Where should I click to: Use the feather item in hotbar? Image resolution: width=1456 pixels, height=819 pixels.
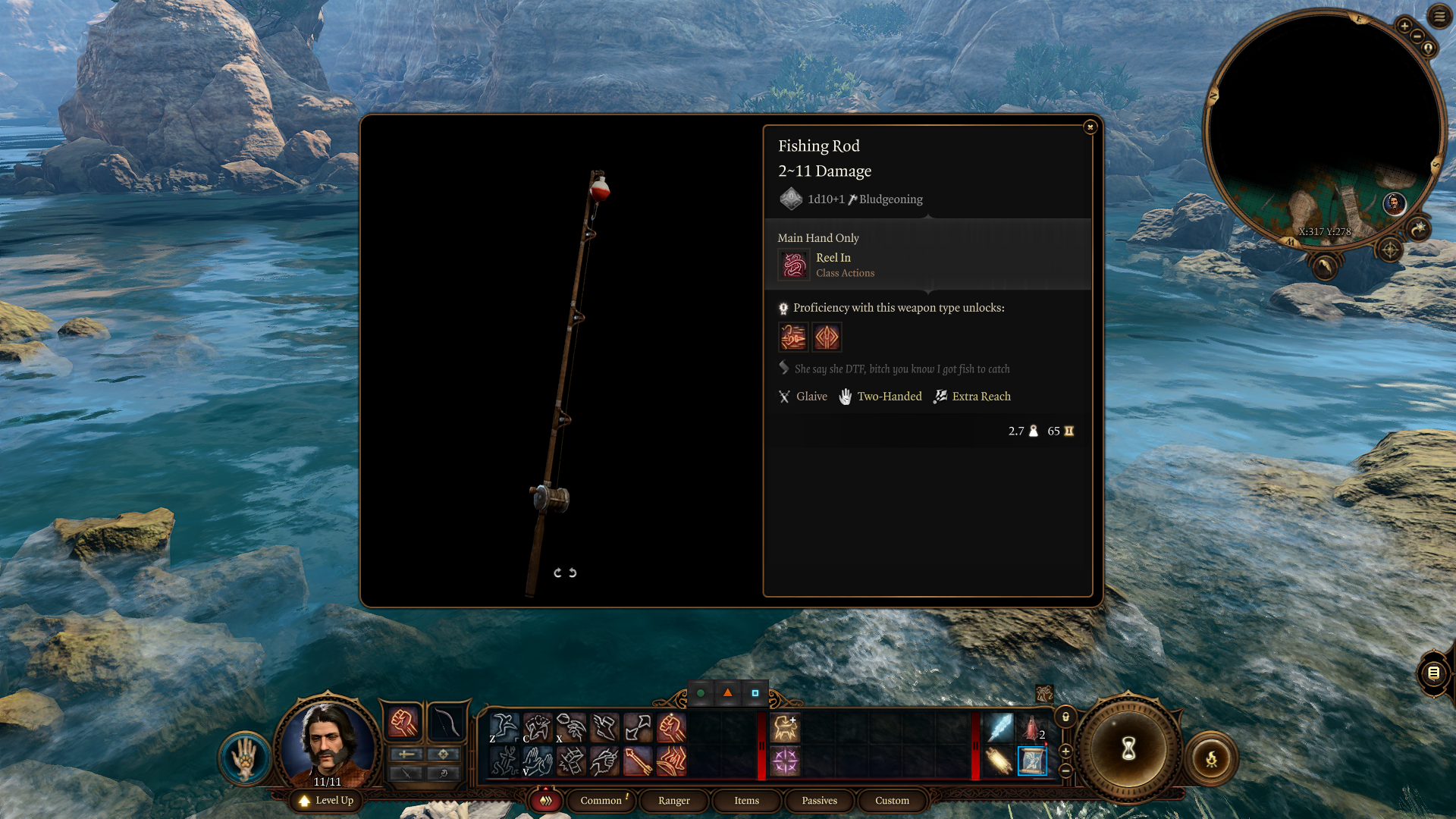click(x=999, y=727)
